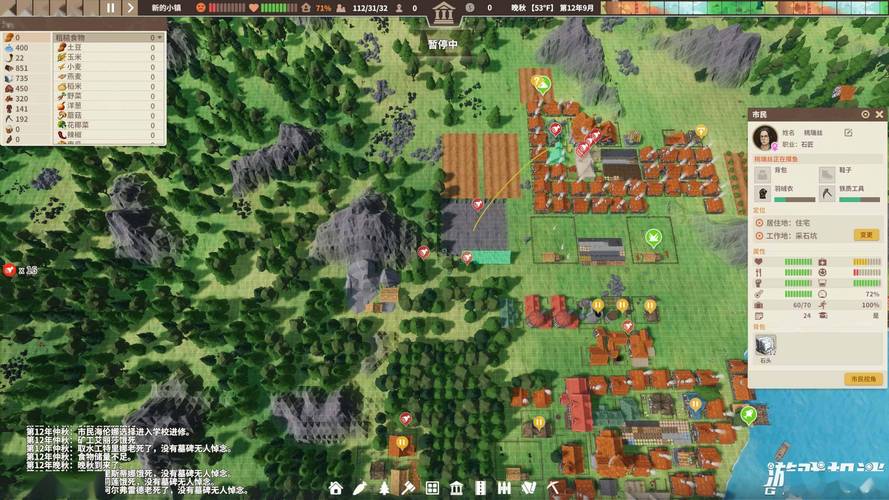Open the hammer crafting build category

[408, 488]
